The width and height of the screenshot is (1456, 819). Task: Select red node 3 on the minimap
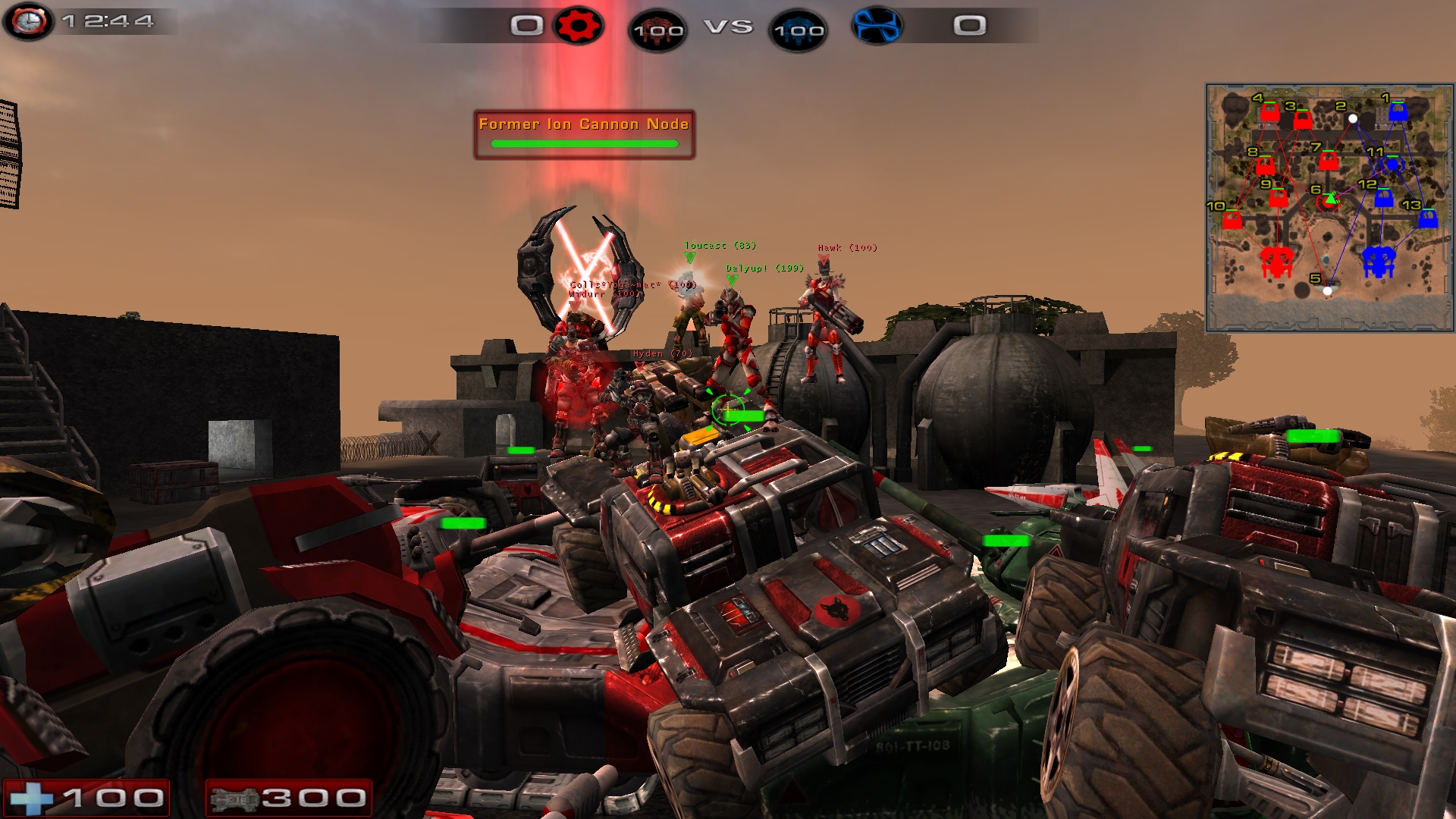point(1302,120)
